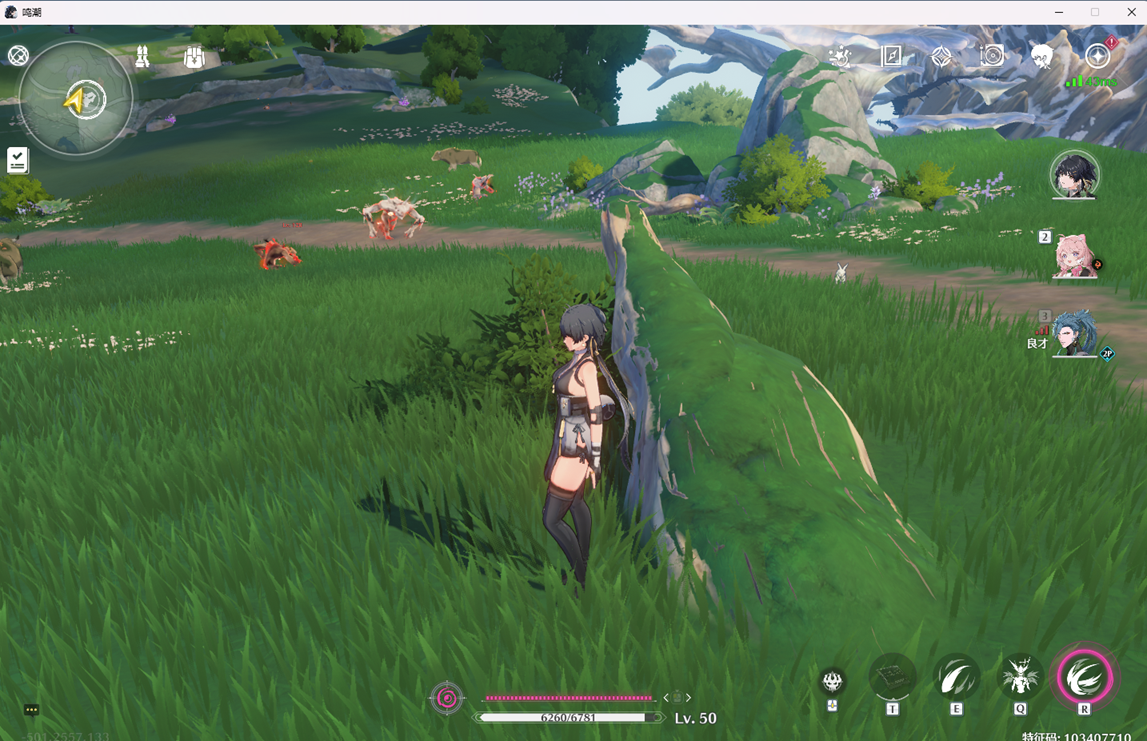
Task: Select the blue-haired teammate 良才
Action: pyautogui.click(x=1075, y=335)
